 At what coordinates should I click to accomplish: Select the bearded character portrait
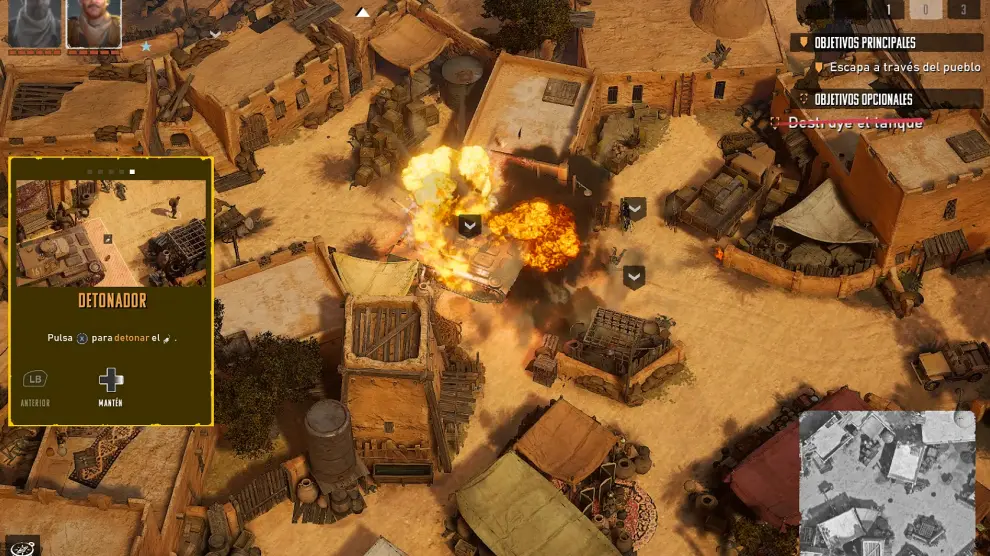[94, 23]
